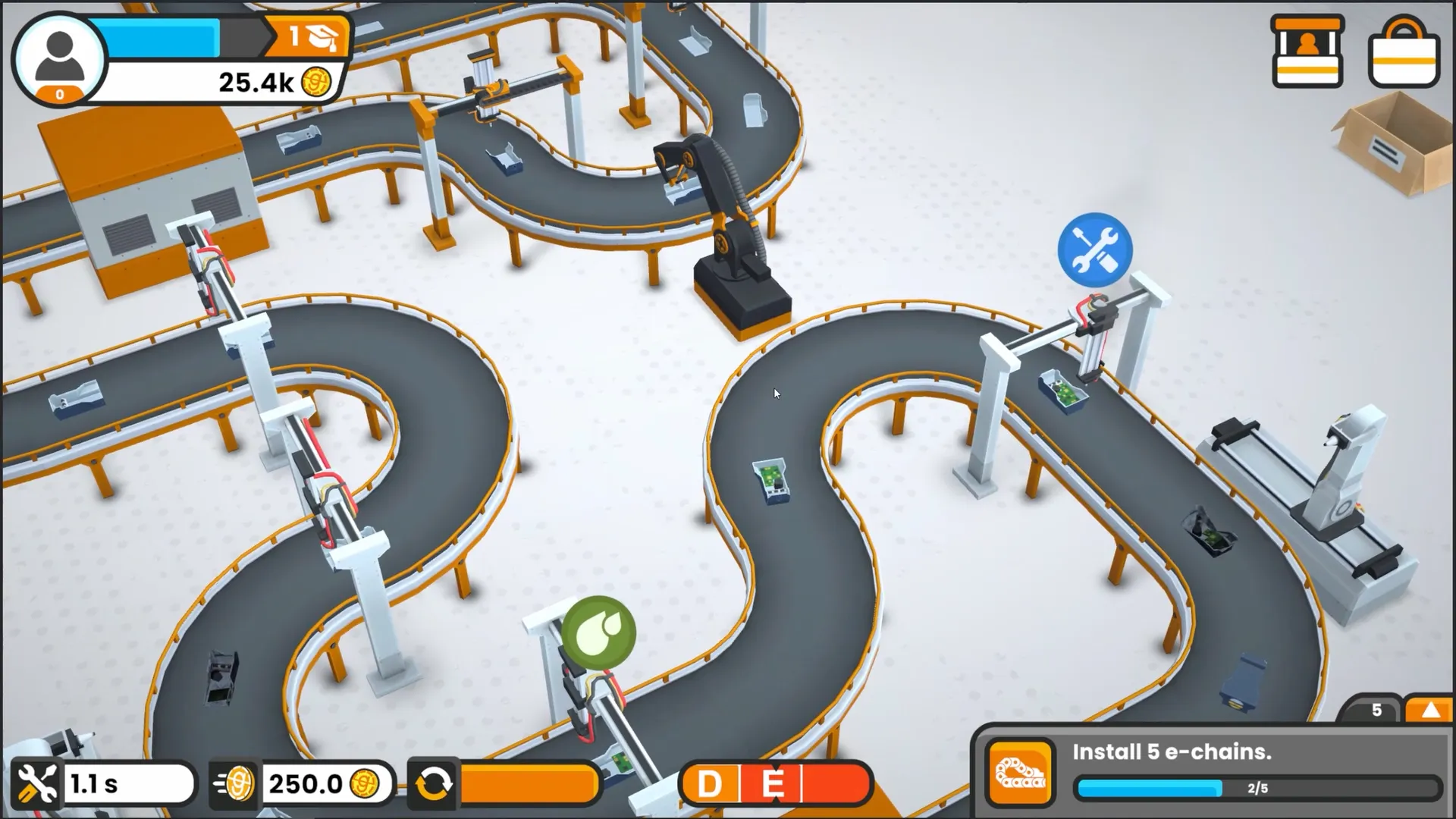Click the circular arrows refresh icon
This screenshot has width=1456, height=819.
(x=432, y=783)
